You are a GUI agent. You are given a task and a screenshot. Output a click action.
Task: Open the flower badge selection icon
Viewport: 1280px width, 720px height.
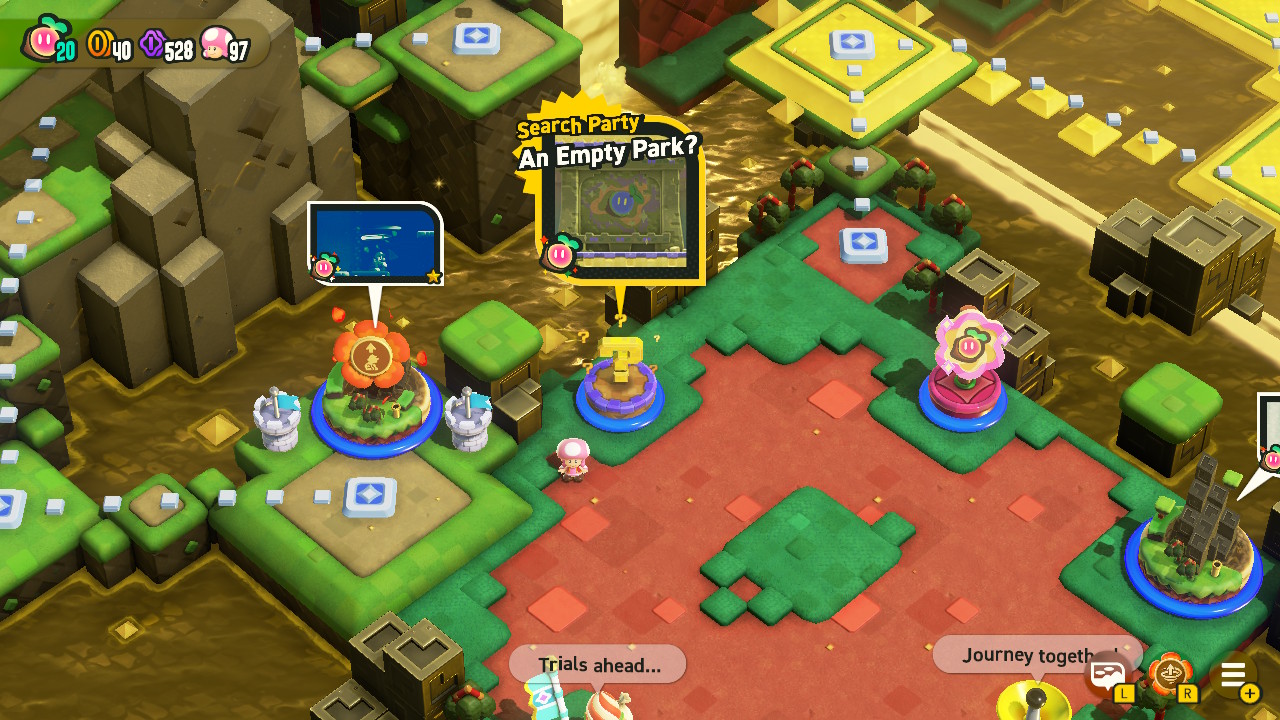[1169, 675]
